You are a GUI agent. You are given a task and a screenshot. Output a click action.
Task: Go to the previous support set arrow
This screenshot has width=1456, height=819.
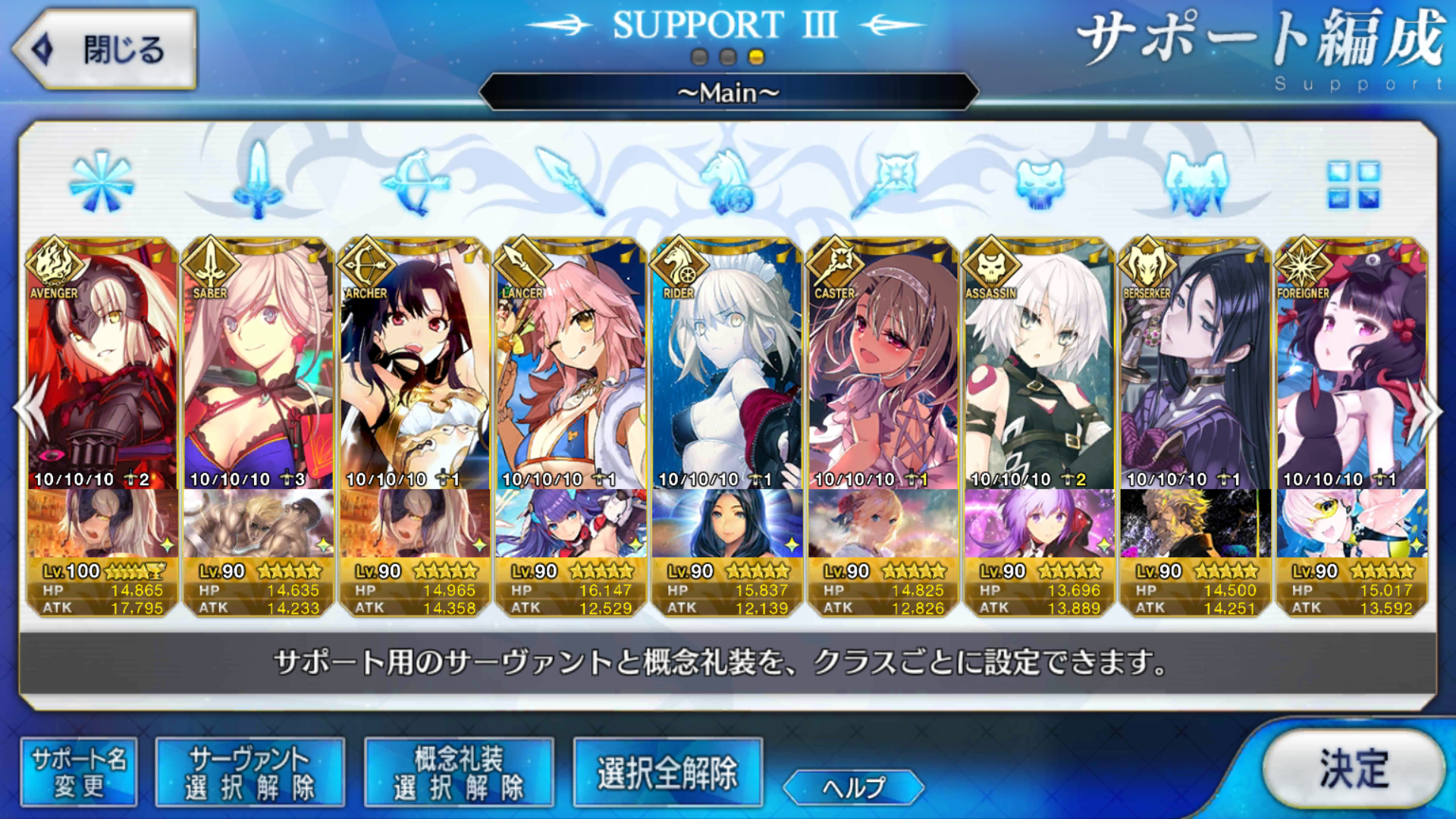[29, 409]
